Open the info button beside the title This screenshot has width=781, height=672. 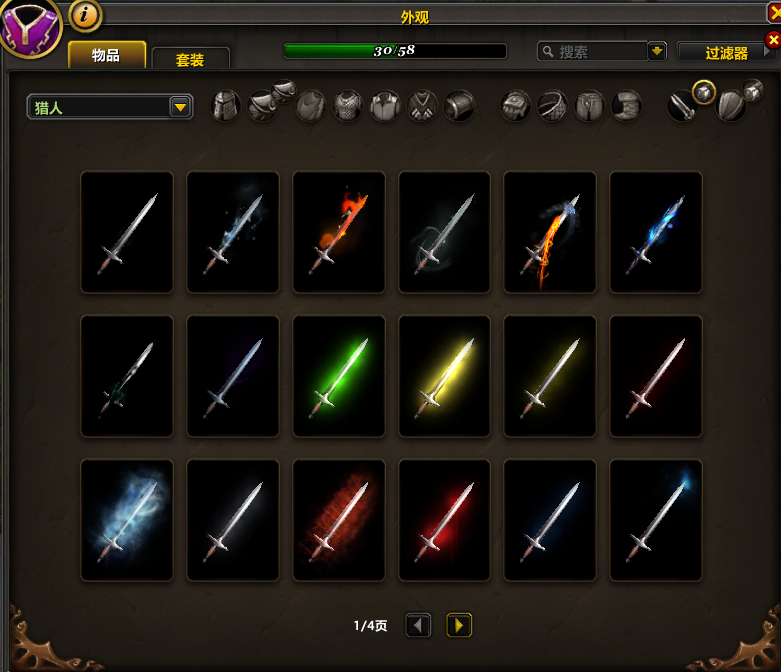point(87,15)
